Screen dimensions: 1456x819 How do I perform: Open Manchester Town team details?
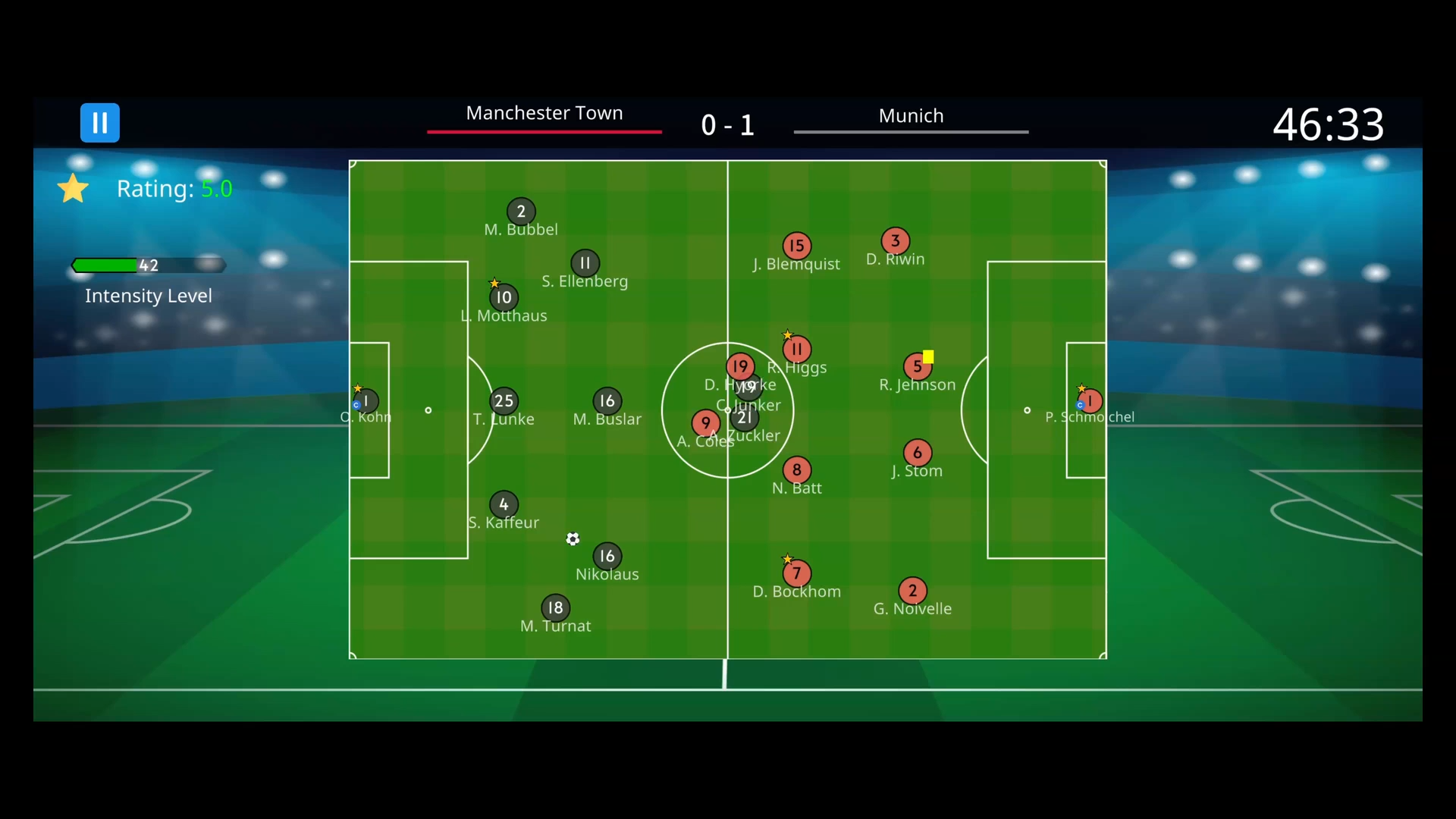544,113
